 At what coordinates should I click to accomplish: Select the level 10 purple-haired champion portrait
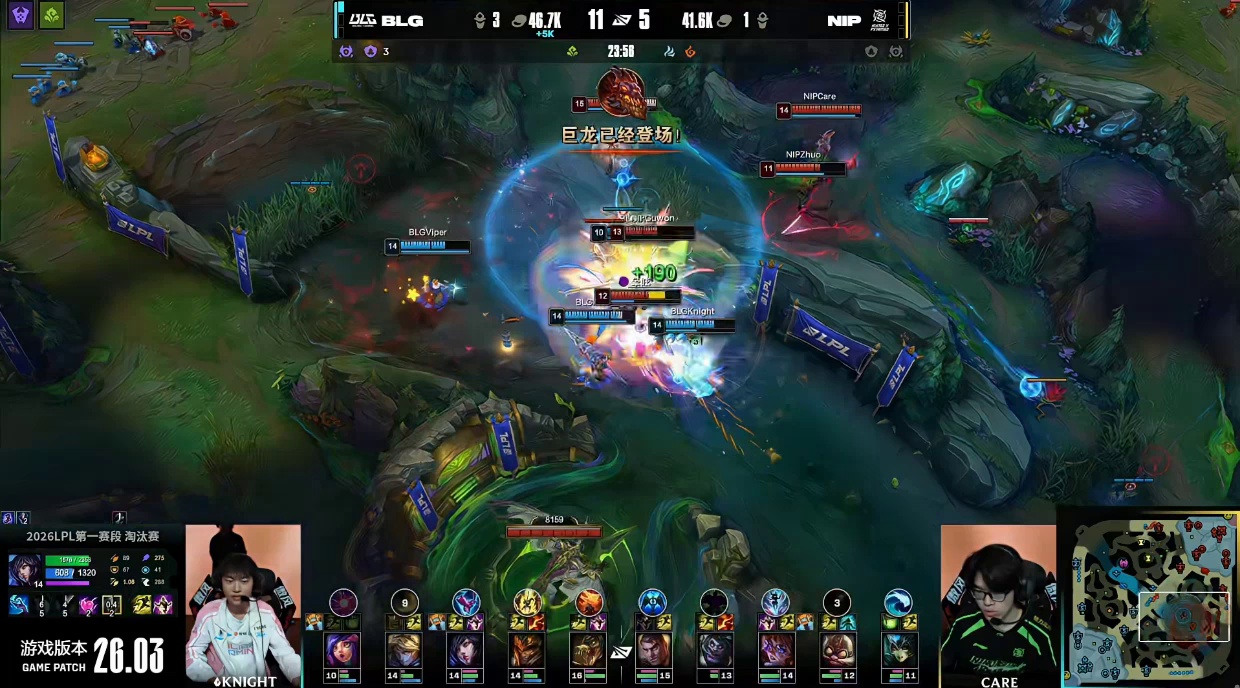[x=342, y=651]
